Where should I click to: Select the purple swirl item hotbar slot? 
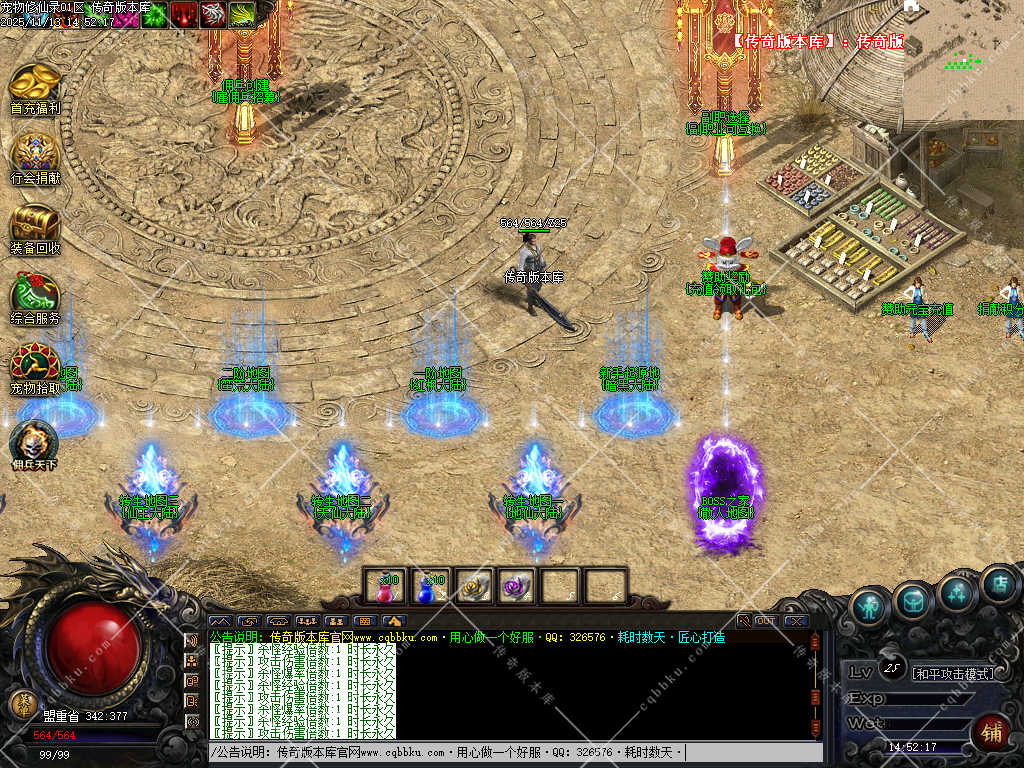click(x=516, y=587)
